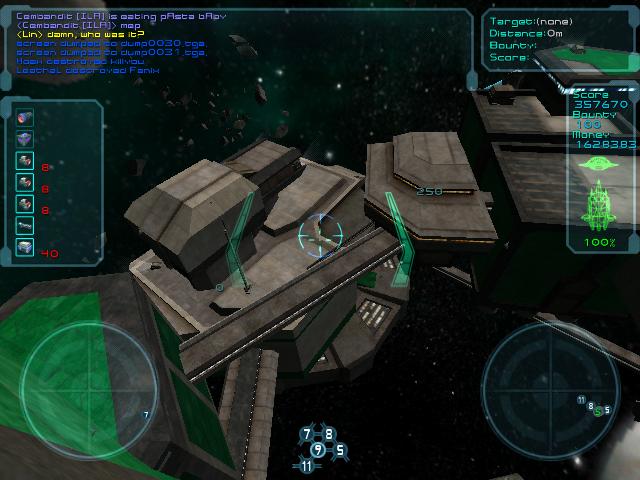Choose the long grey gun weapon slot
The image size is (640, 480).
(24, 226)
